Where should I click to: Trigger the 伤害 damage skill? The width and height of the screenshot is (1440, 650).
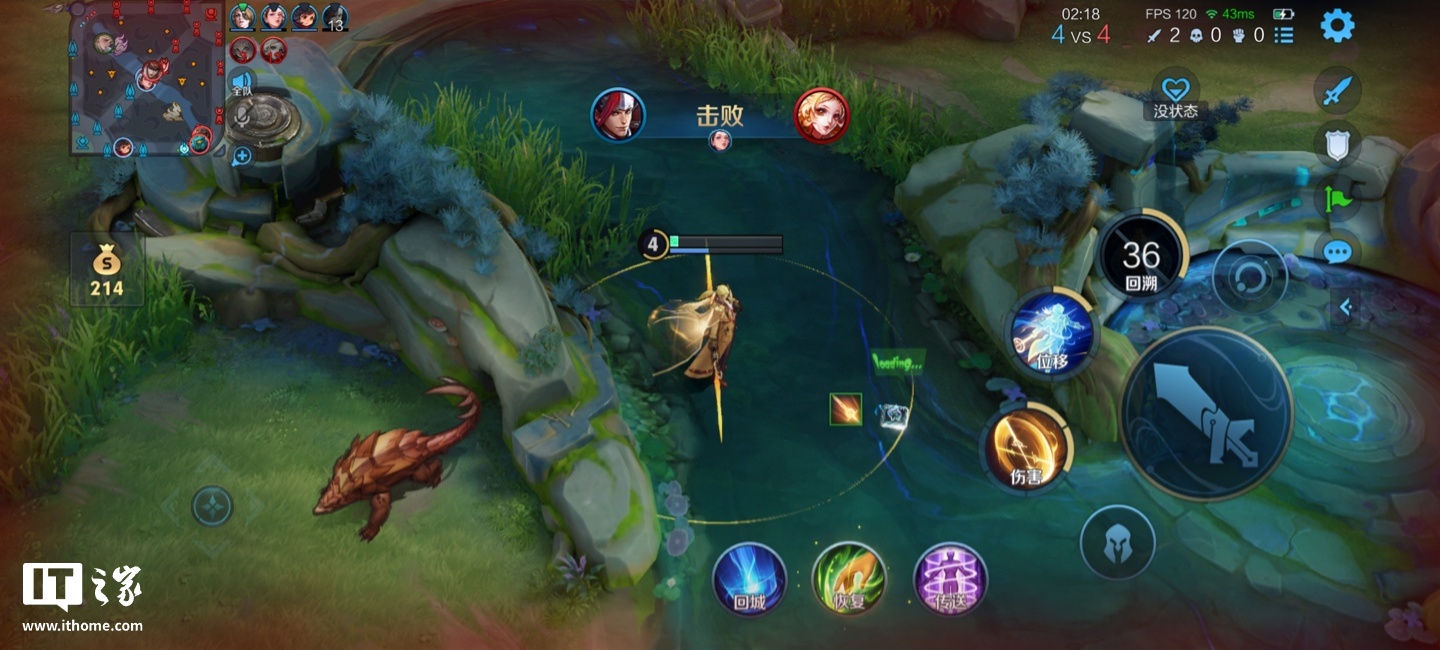click(1027, 449)
